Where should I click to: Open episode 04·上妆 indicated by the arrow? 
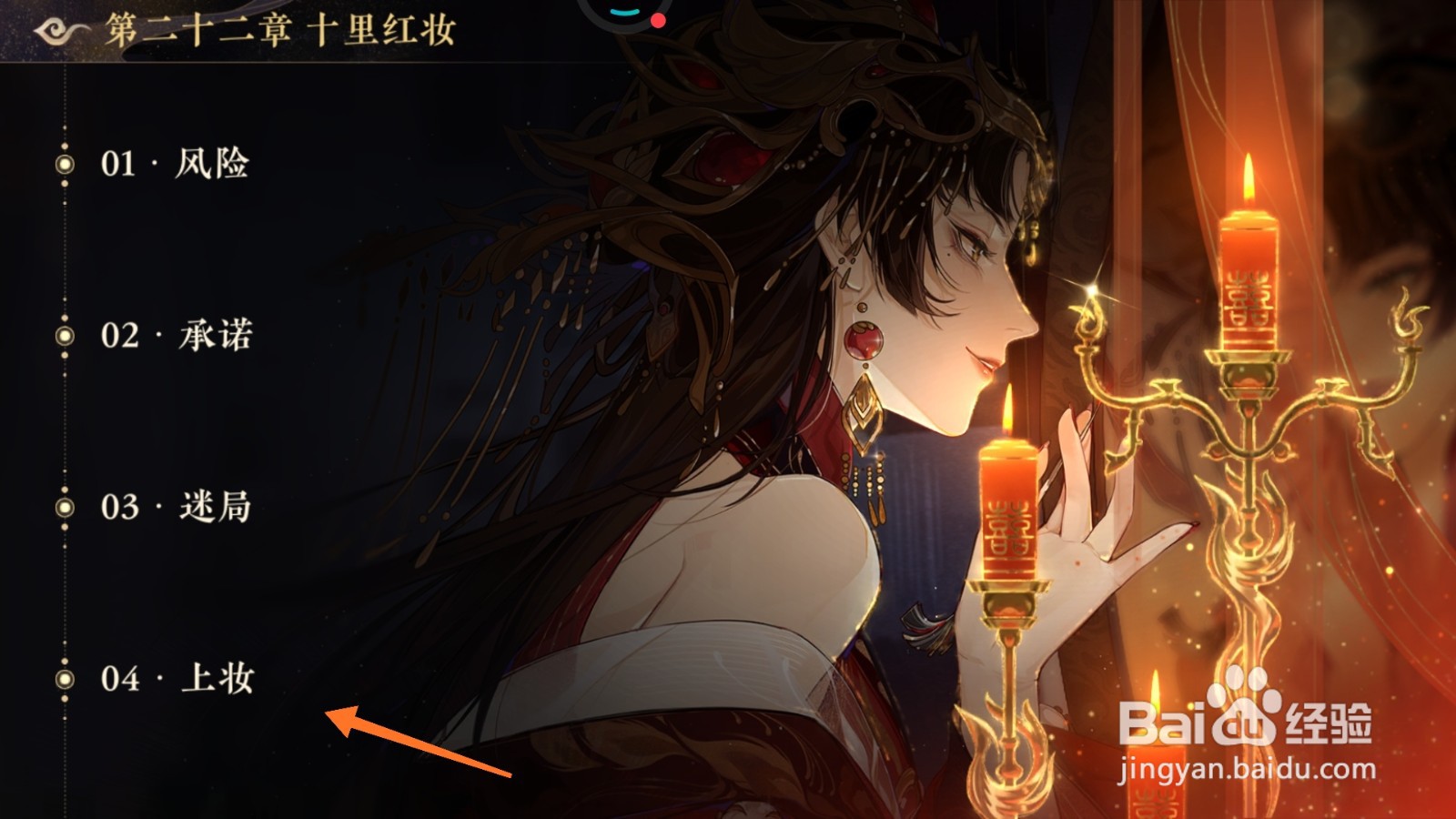(x=177, y=679)
